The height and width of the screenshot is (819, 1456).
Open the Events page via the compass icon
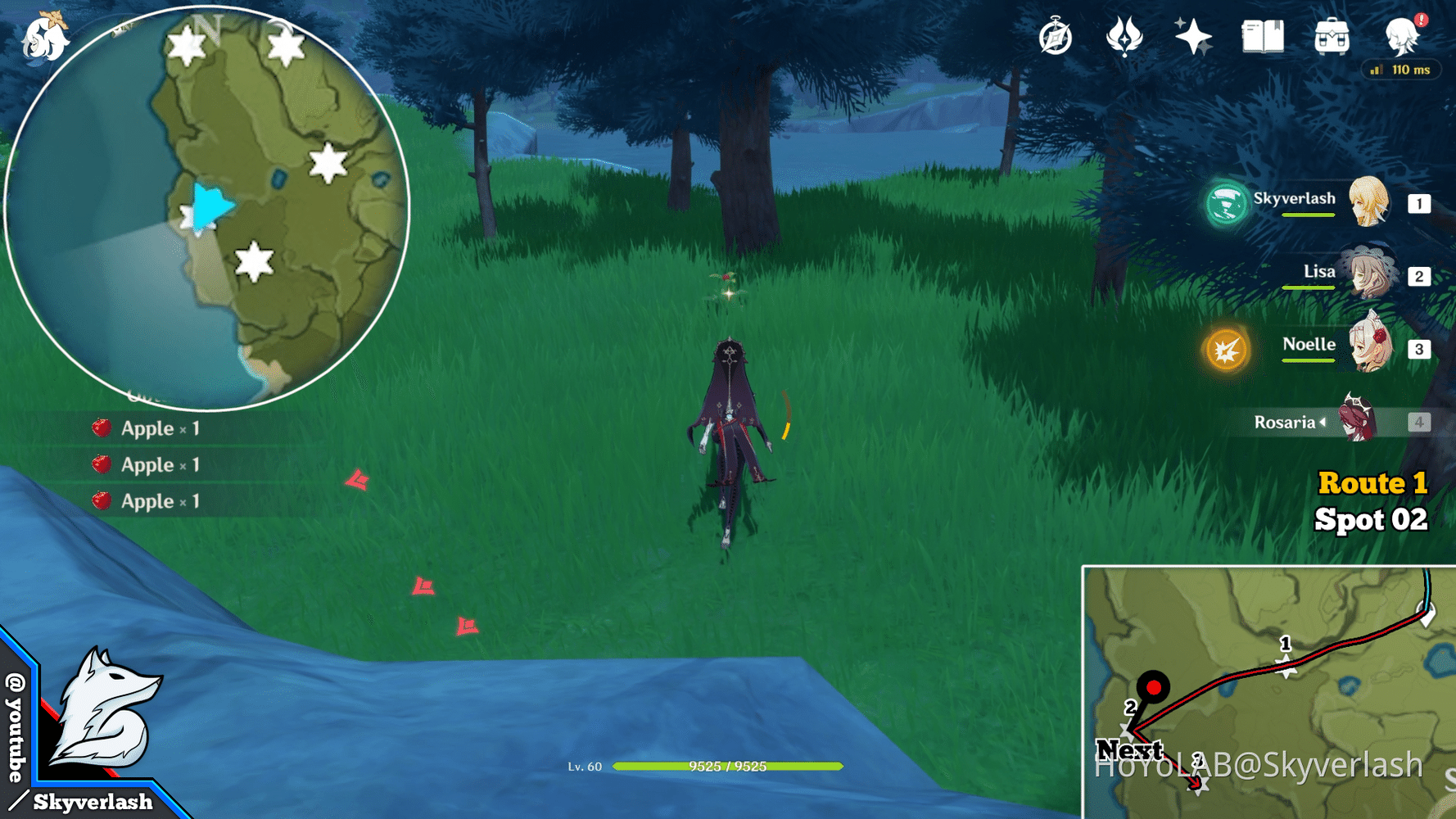(1055, 36)
